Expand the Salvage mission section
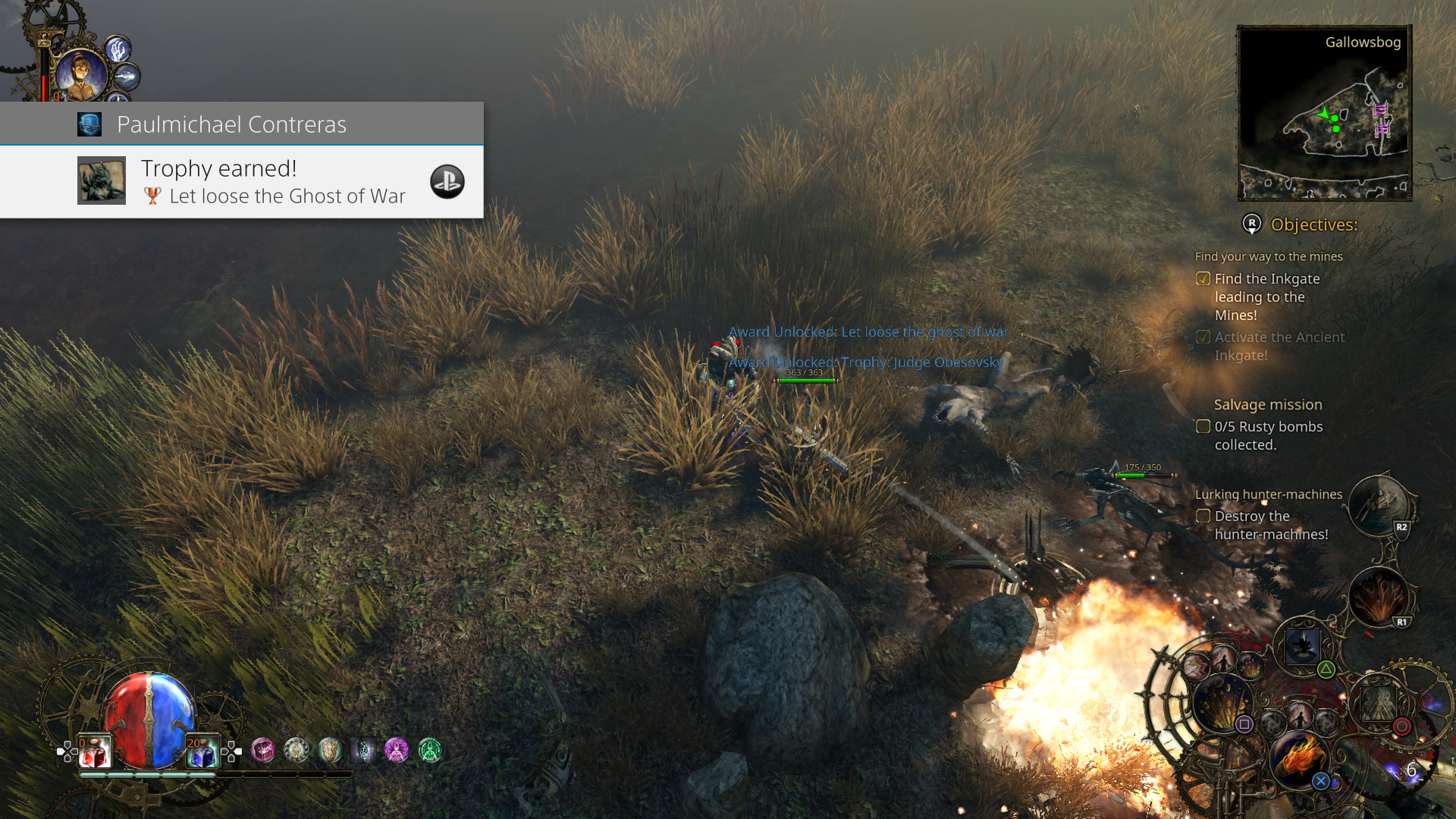 (1268, 404)
